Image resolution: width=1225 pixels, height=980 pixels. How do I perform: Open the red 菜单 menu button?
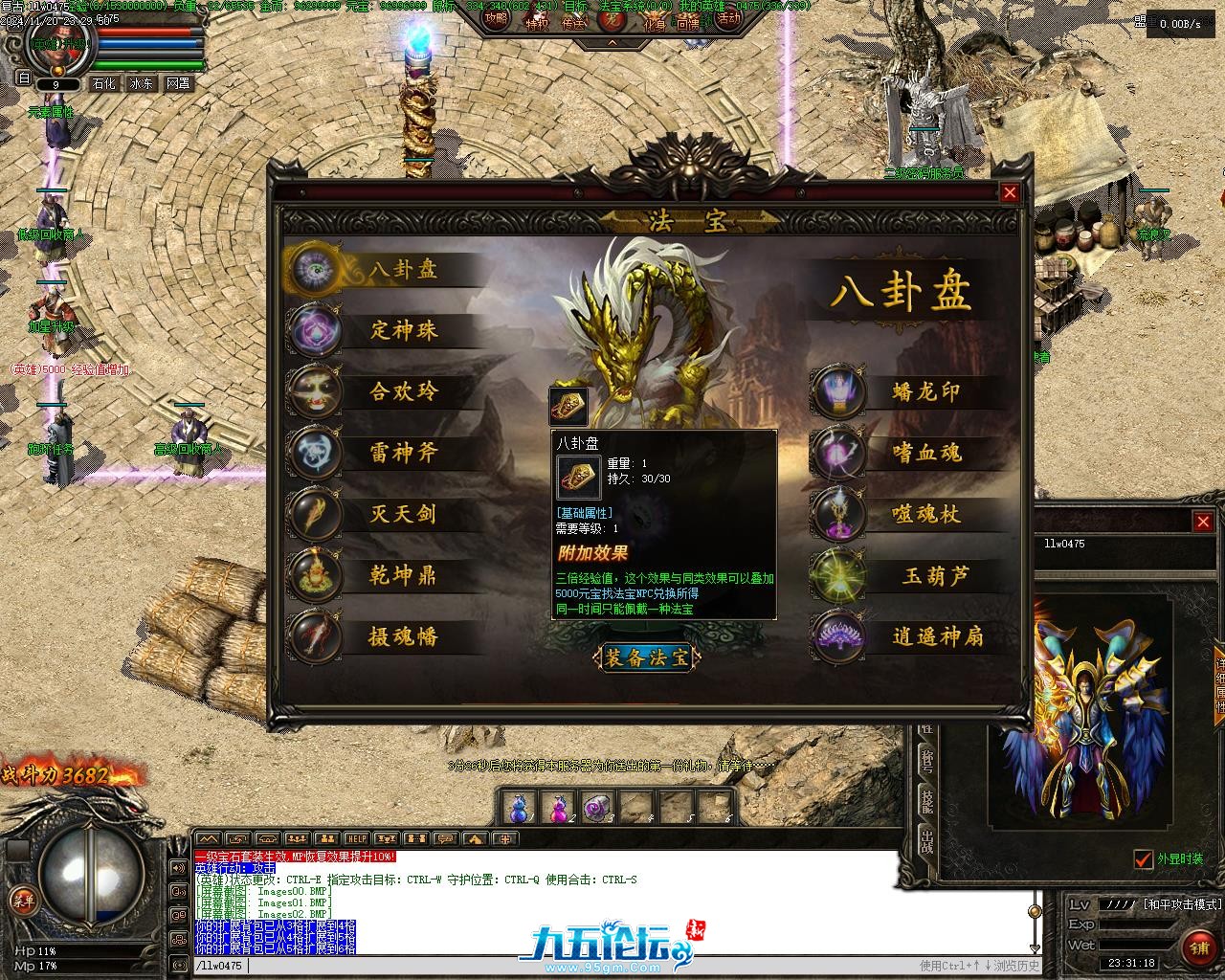[x=22, y=900]
